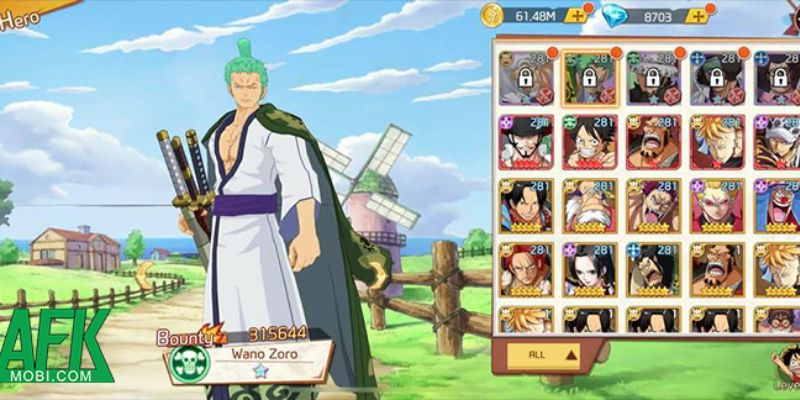Select blond Marco hero in second row
This screenshot has width=800, height=400.
click(x=716, y=141)
